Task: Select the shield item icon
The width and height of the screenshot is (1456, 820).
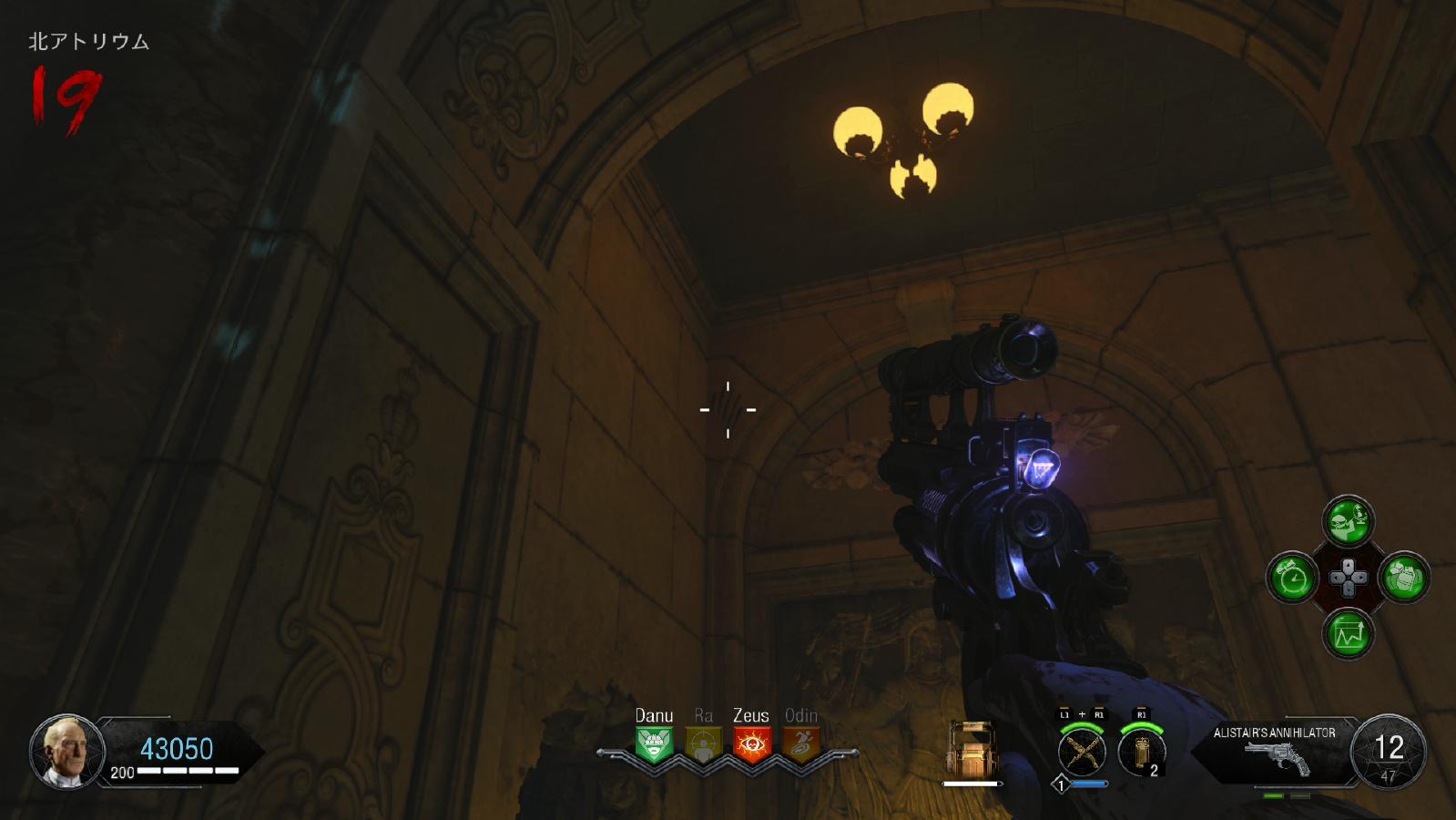Action: coord(972,749)
